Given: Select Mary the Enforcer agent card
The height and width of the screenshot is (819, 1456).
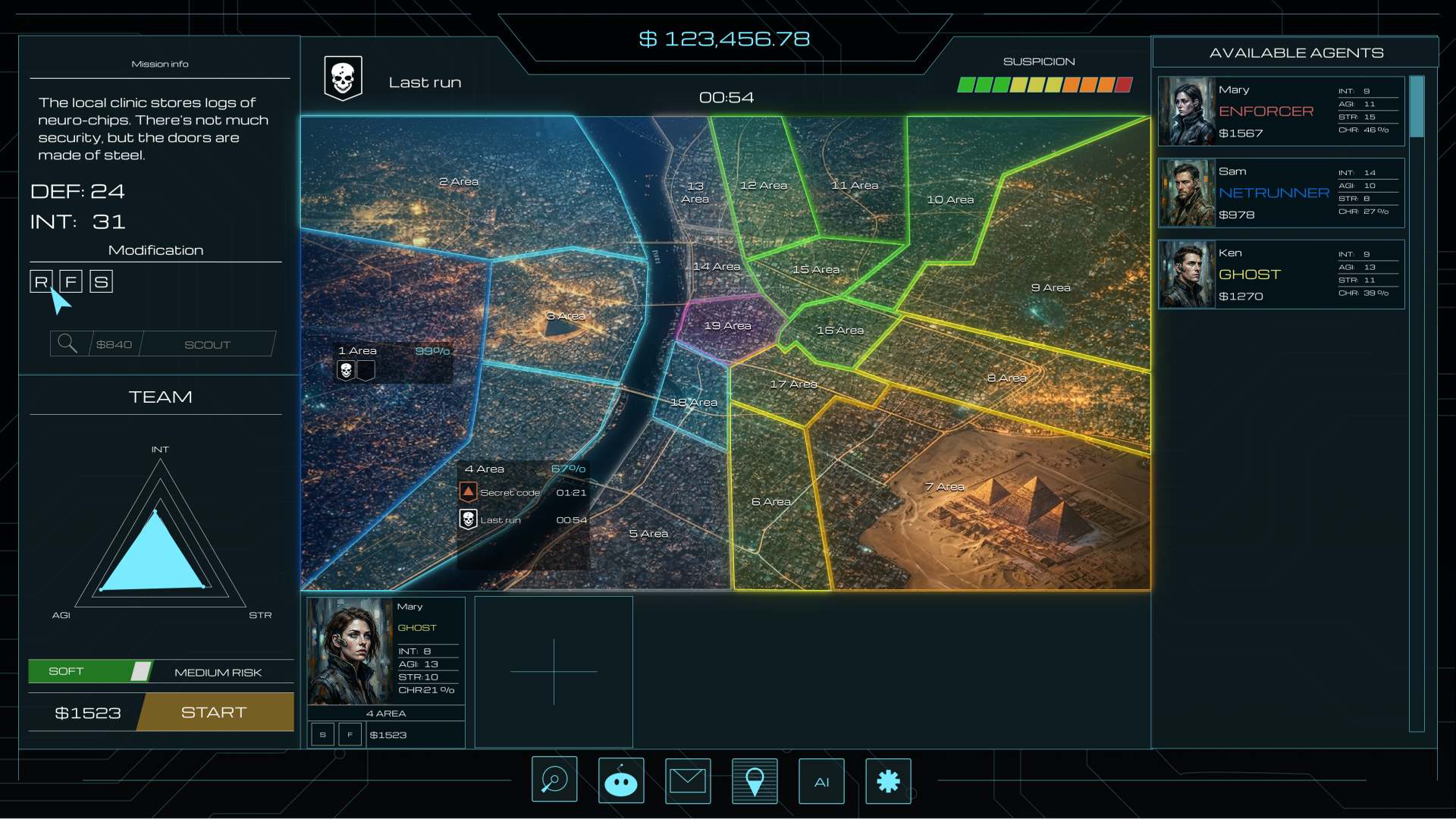Looking at the screenshot, I should 1280,111.
